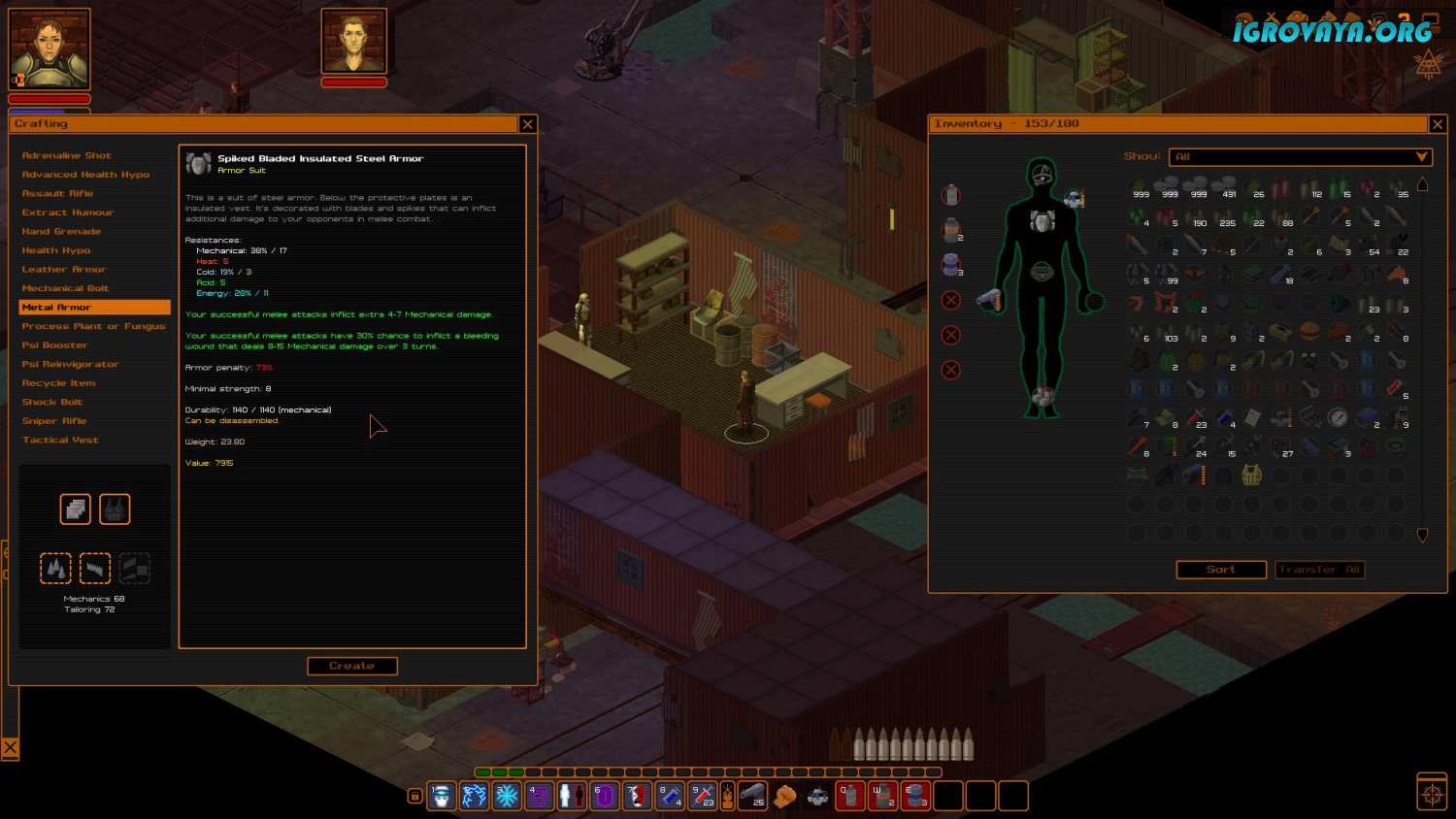
Task: Close the Crafting window
Action: coord(527,124)
